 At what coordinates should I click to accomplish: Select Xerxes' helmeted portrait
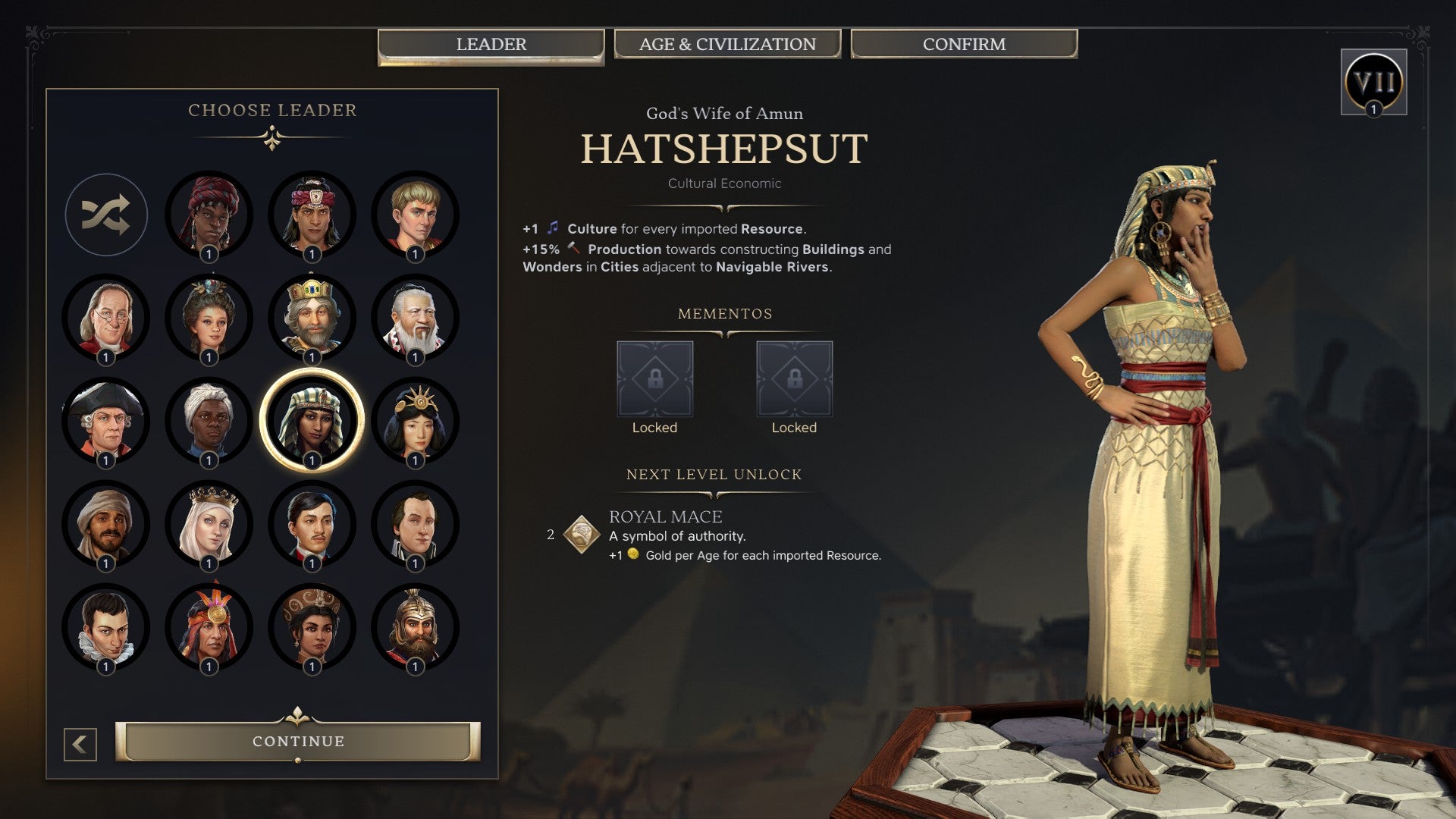click(415, 626)
